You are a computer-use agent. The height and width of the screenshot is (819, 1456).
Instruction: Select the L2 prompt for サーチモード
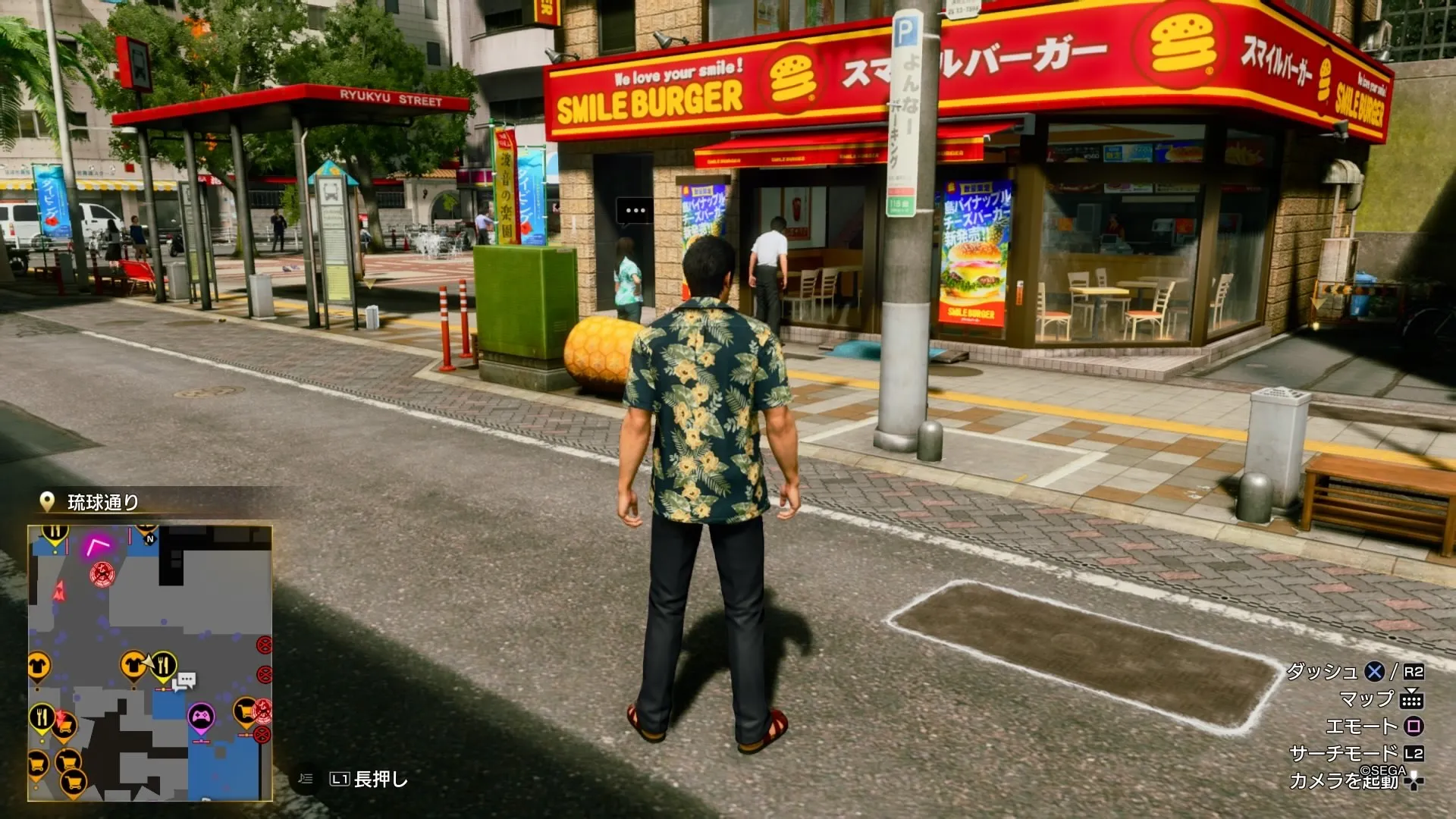pos(1414,753)
